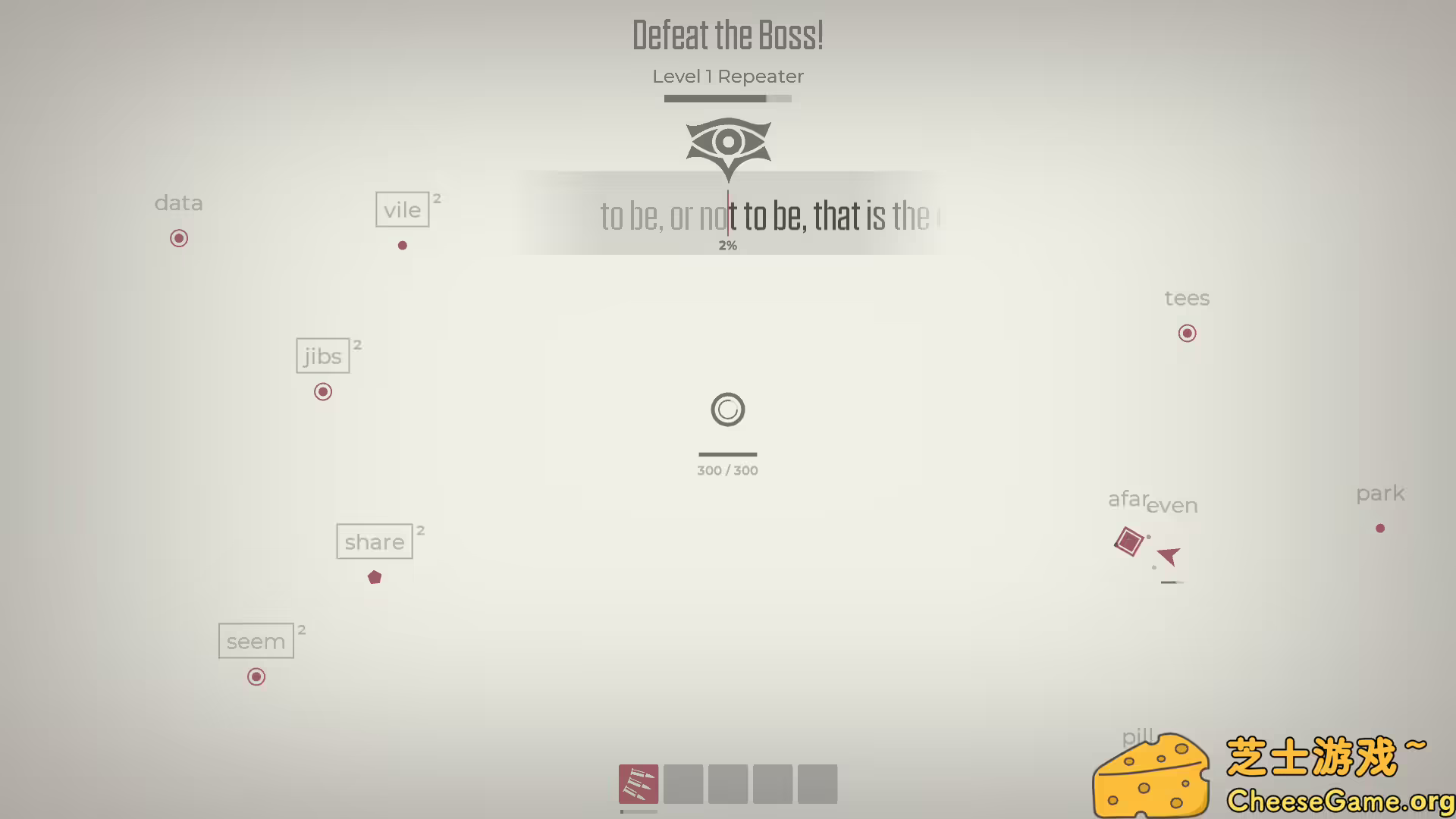
Task: Select the bullets ammo slot in the hotbar
Action: (638, 783)
